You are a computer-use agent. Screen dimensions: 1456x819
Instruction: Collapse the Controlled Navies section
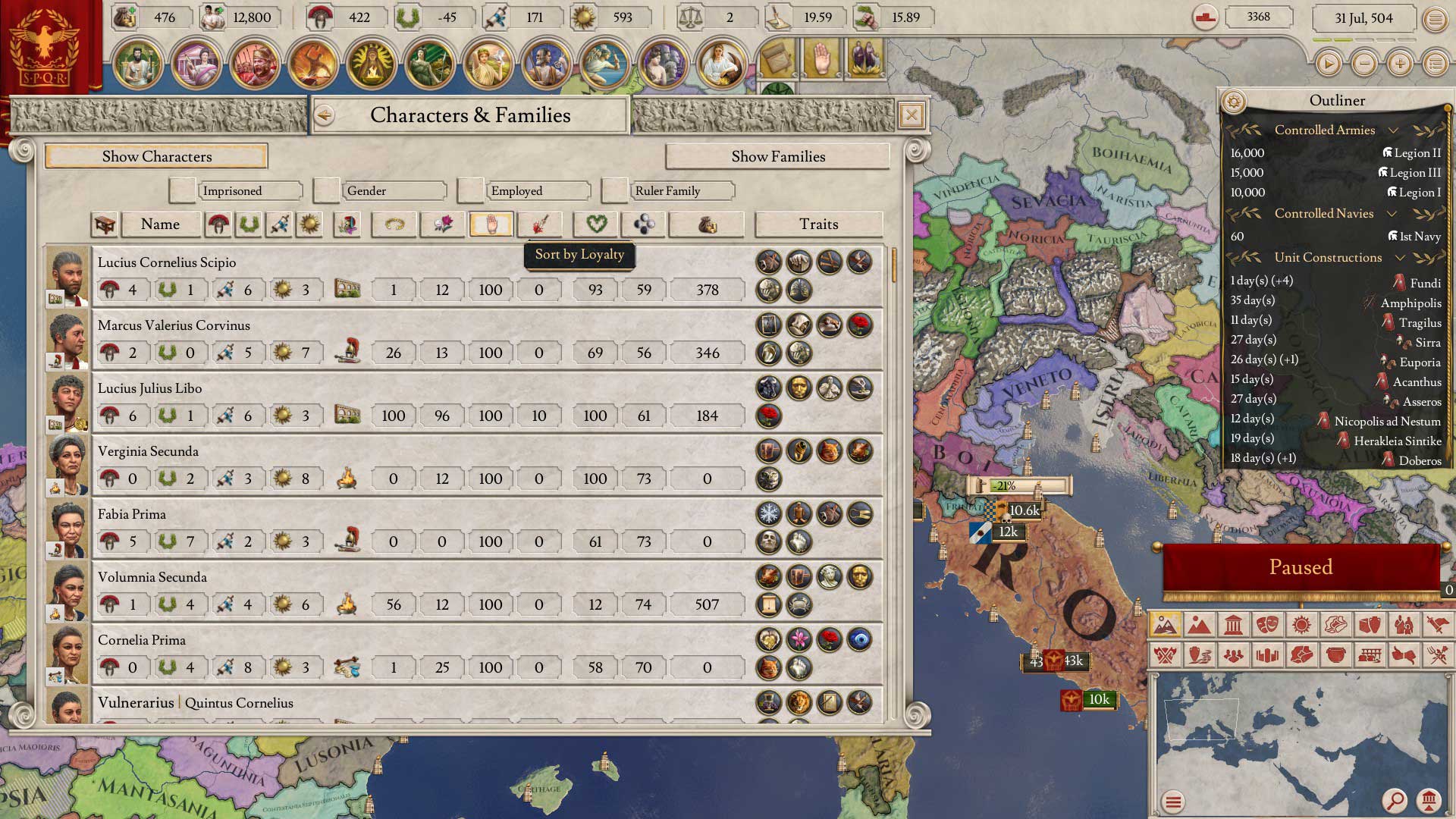[x=1392, y=214]
